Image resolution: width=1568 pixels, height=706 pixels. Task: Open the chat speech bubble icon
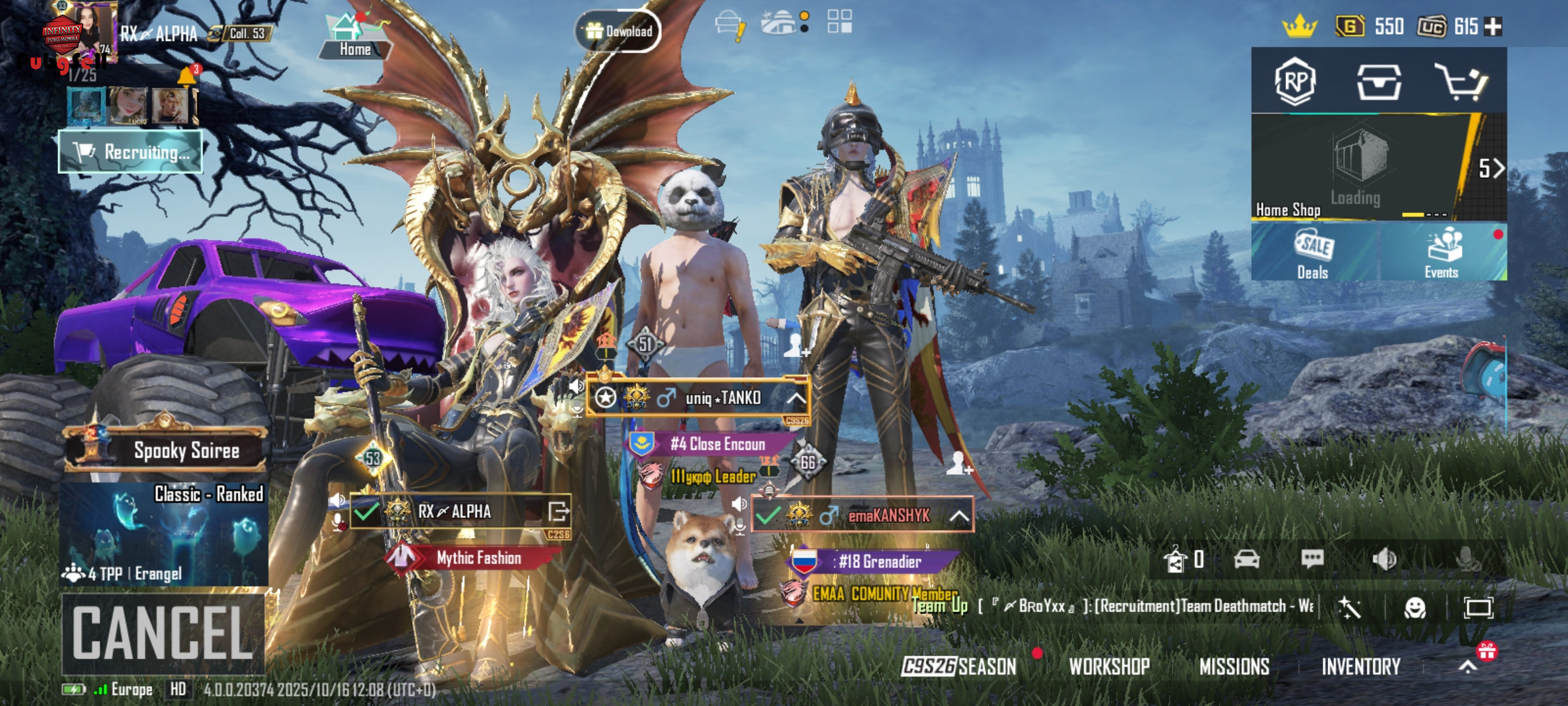tap(1312, 559)
